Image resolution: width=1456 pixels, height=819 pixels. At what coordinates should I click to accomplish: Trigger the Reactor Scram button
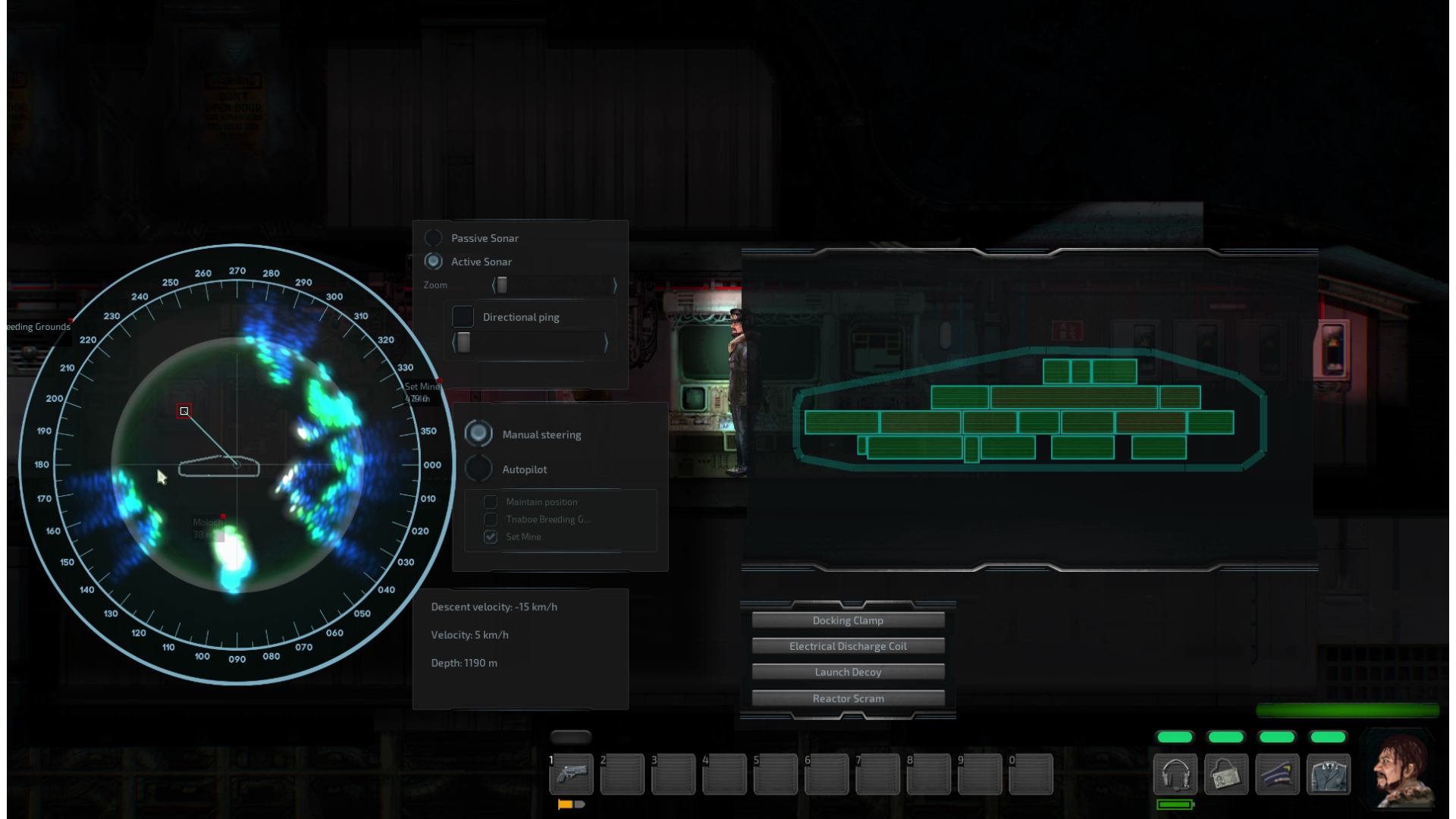tap(848, 698)
